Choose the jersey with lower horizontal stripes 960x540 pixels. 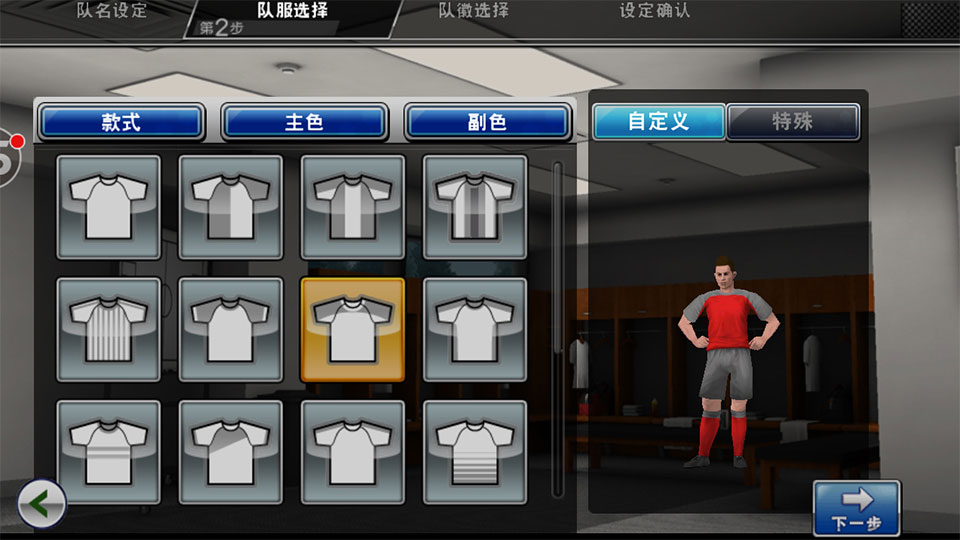[x=475, y=452]
